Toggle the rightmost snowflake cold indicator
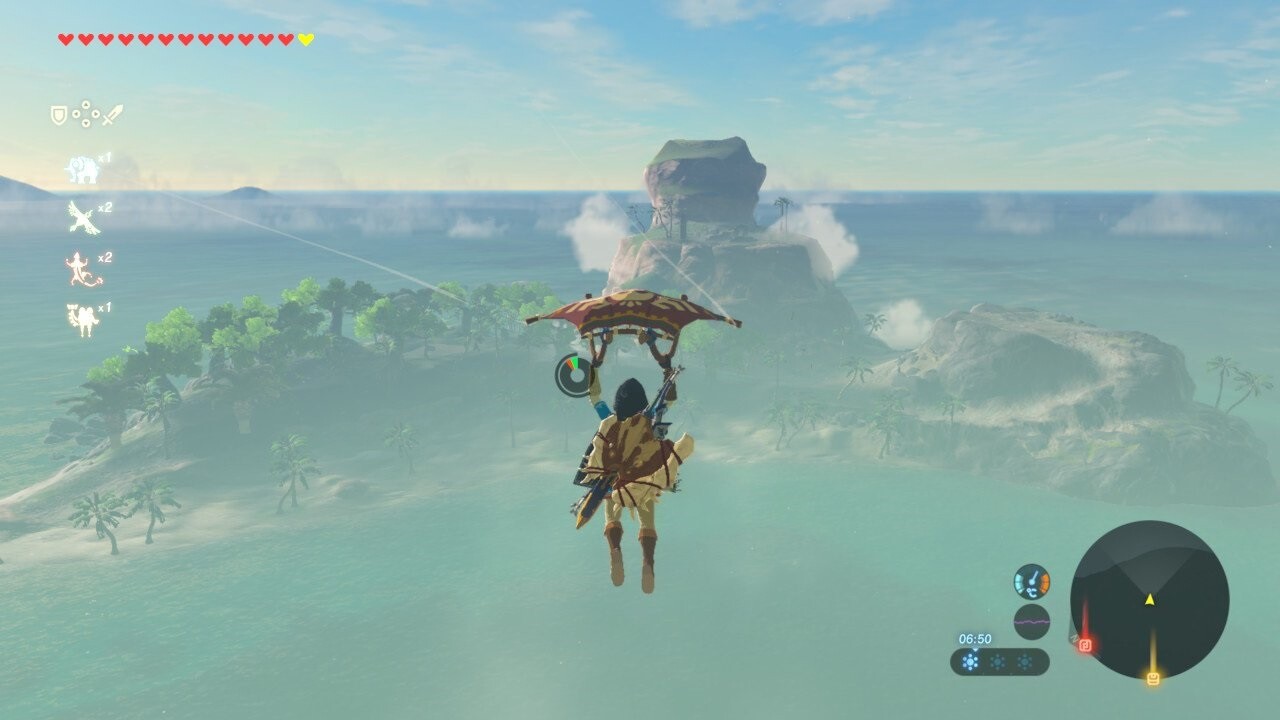This screenshot has width=1280, height=720. tap(1025, 662)
